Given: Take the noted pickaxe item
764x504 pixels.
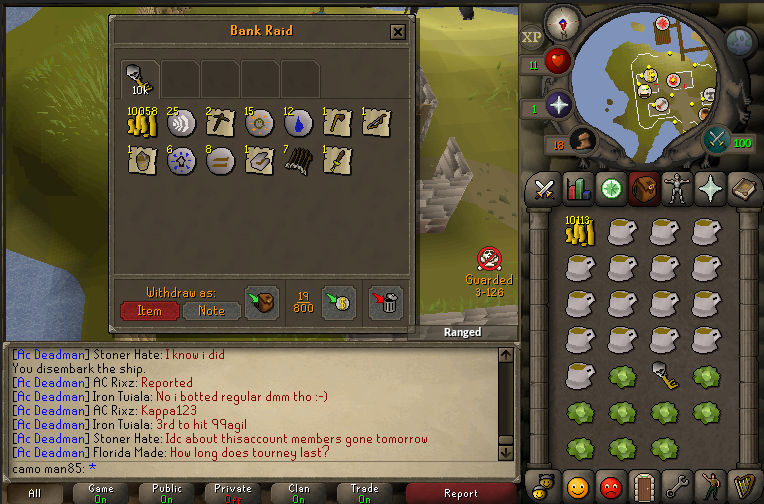Looking at the screenshot, I should pos(219,123).
